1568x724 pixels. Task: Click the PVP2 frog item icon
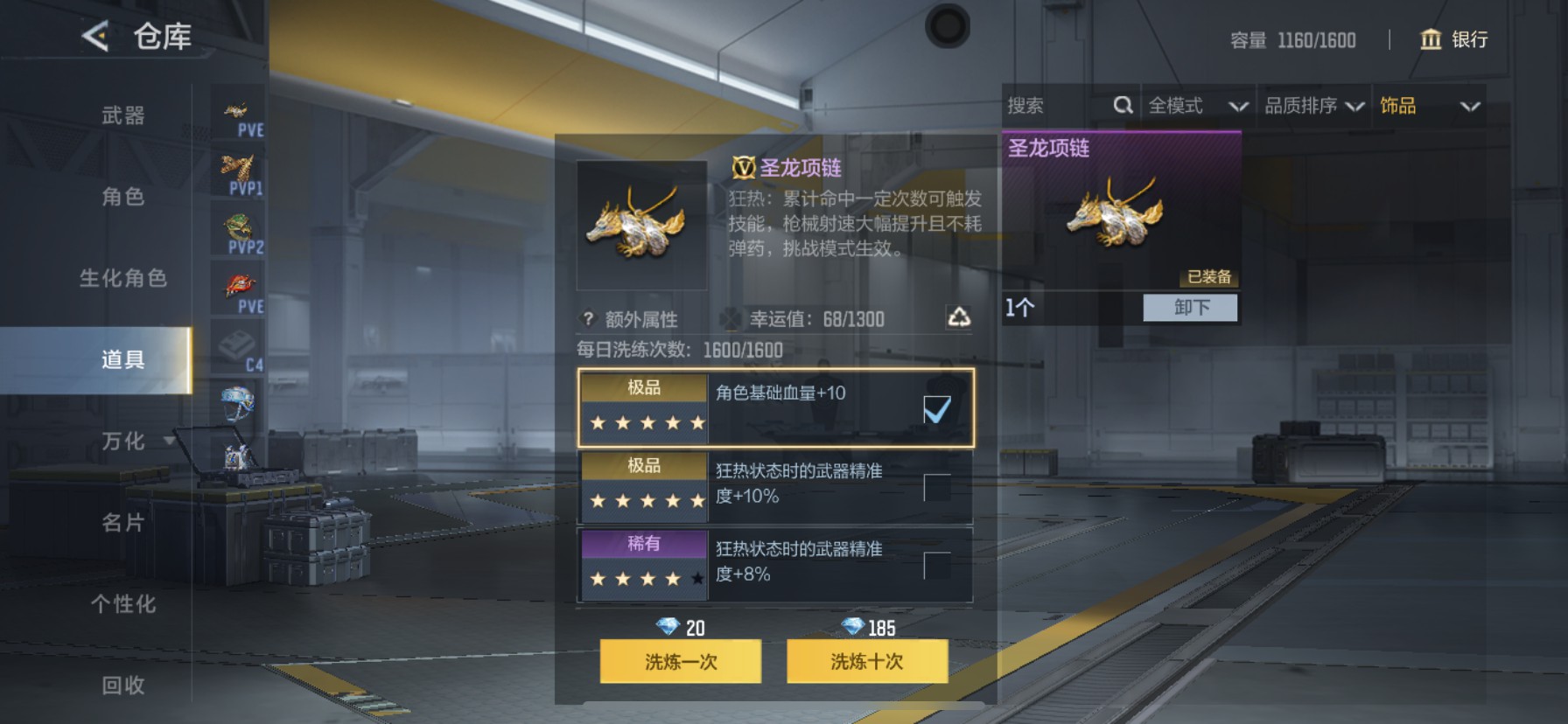pos(237,227)
